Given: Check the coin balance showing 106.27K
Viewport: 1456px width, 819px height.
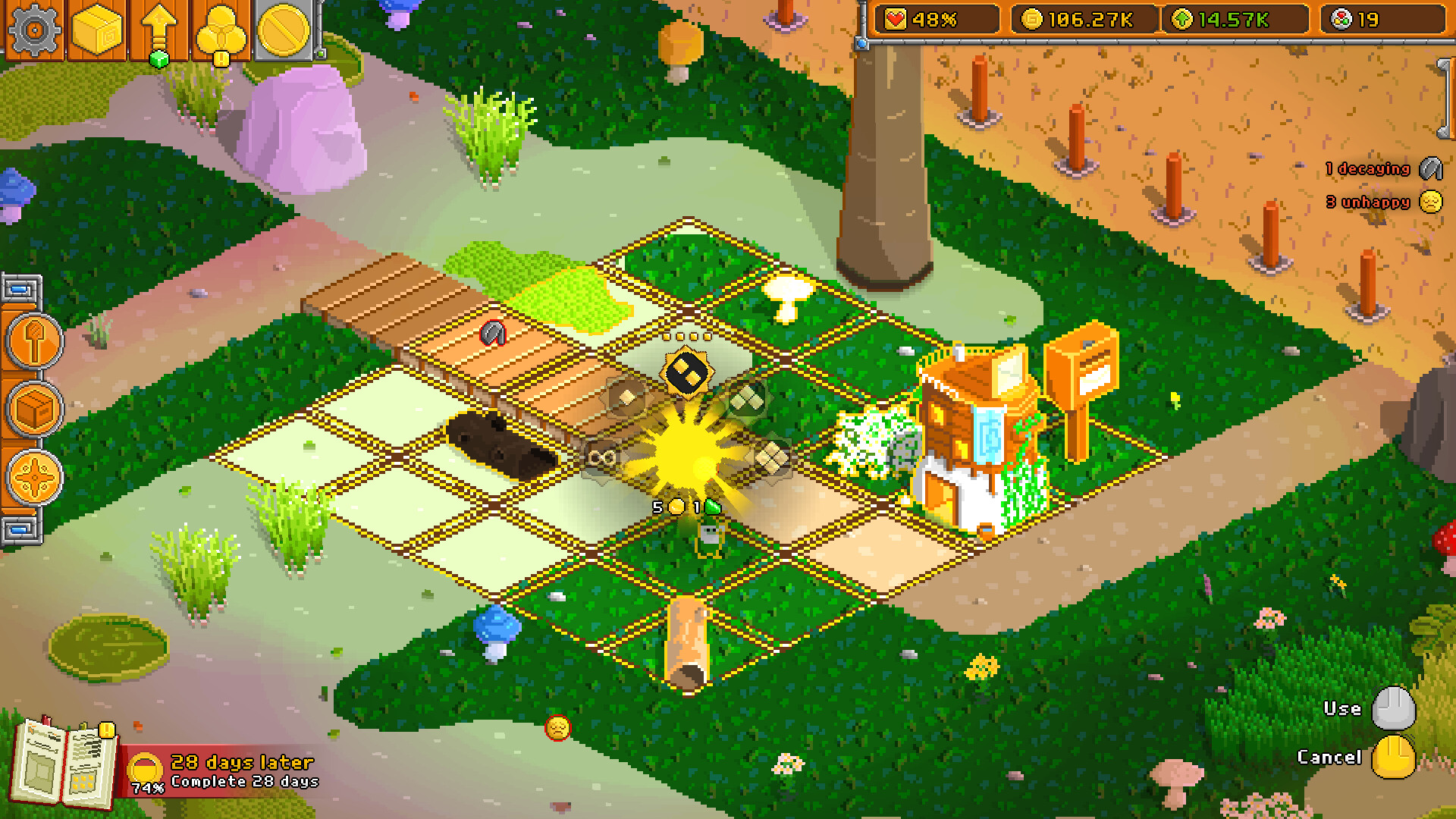Looking at the screenshot, I should 1084,20.
